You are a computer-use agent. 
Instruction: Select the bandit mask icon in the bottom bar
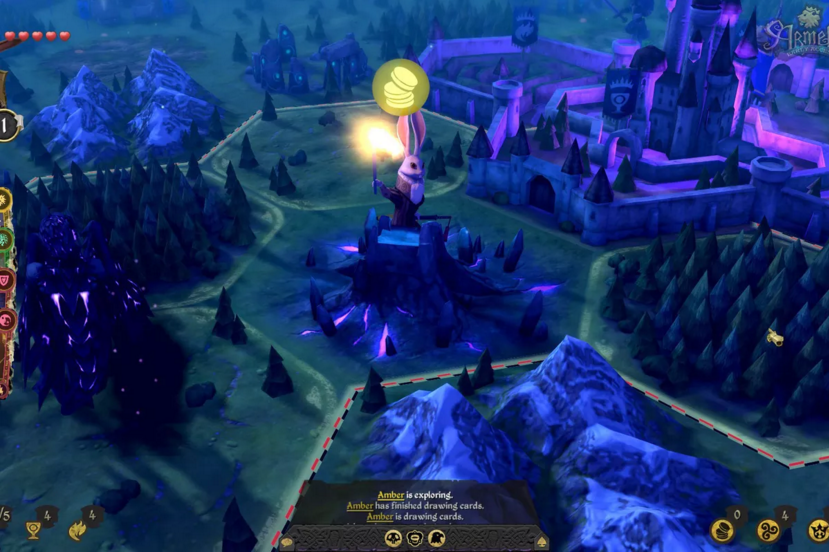pos(414,538)
